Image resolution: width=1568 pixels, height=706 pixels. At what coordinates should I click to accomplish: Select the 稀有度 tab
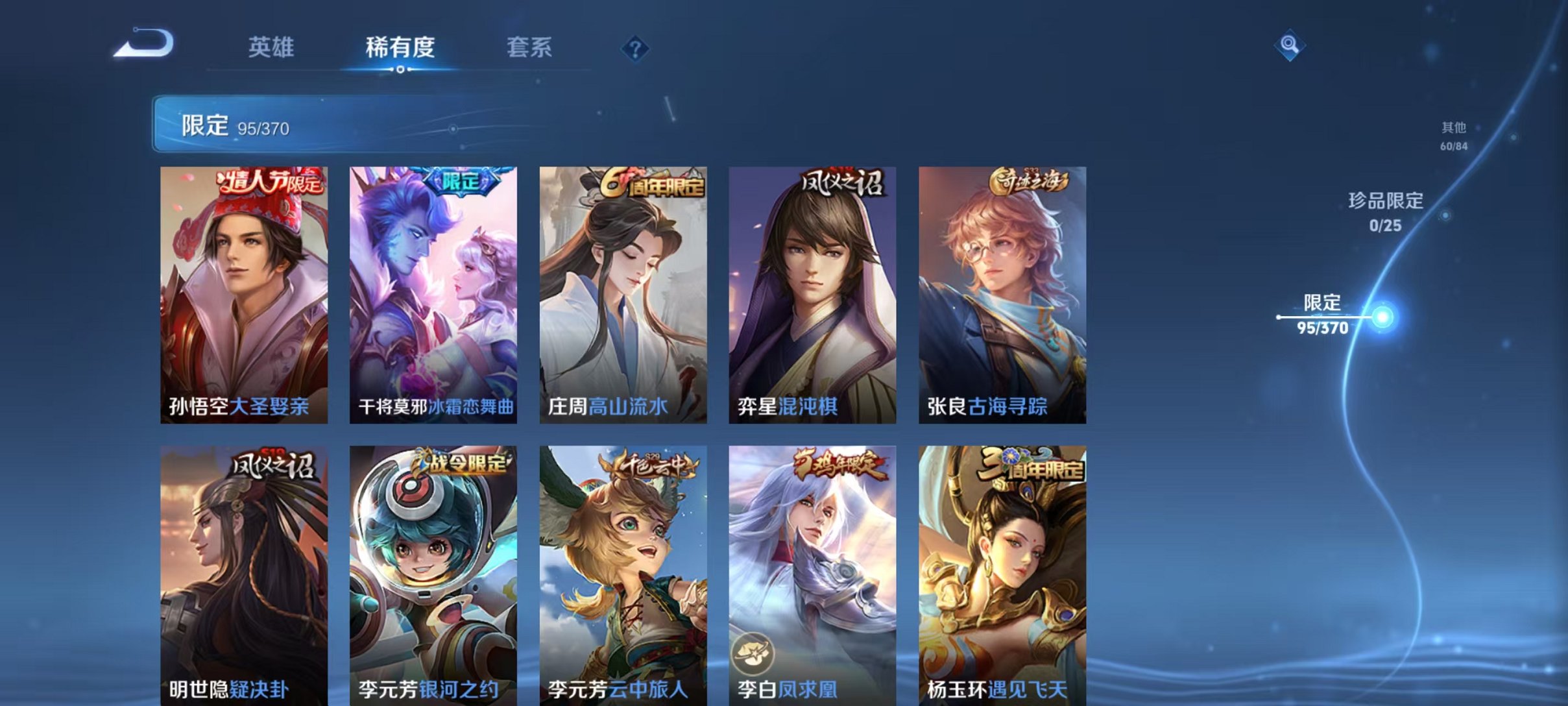pos(400,47)
